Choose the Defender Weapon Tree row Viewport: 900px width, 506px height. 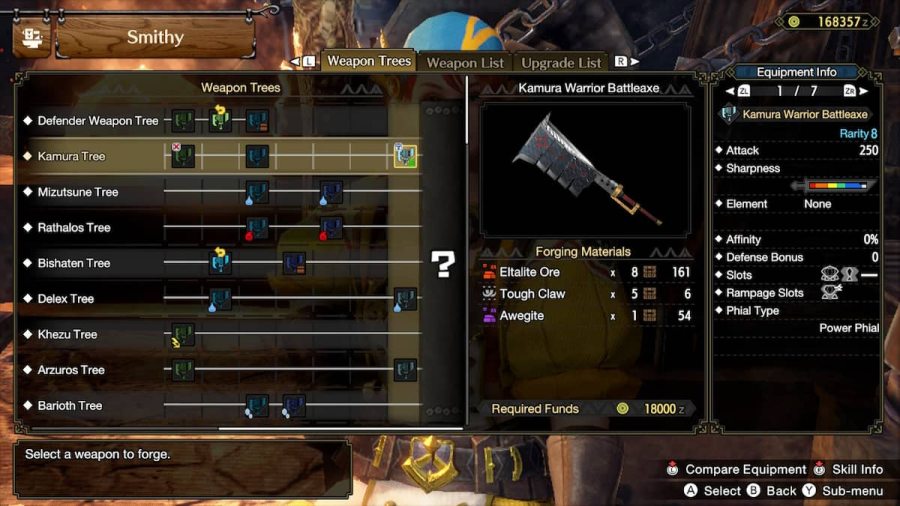point(98,121)
